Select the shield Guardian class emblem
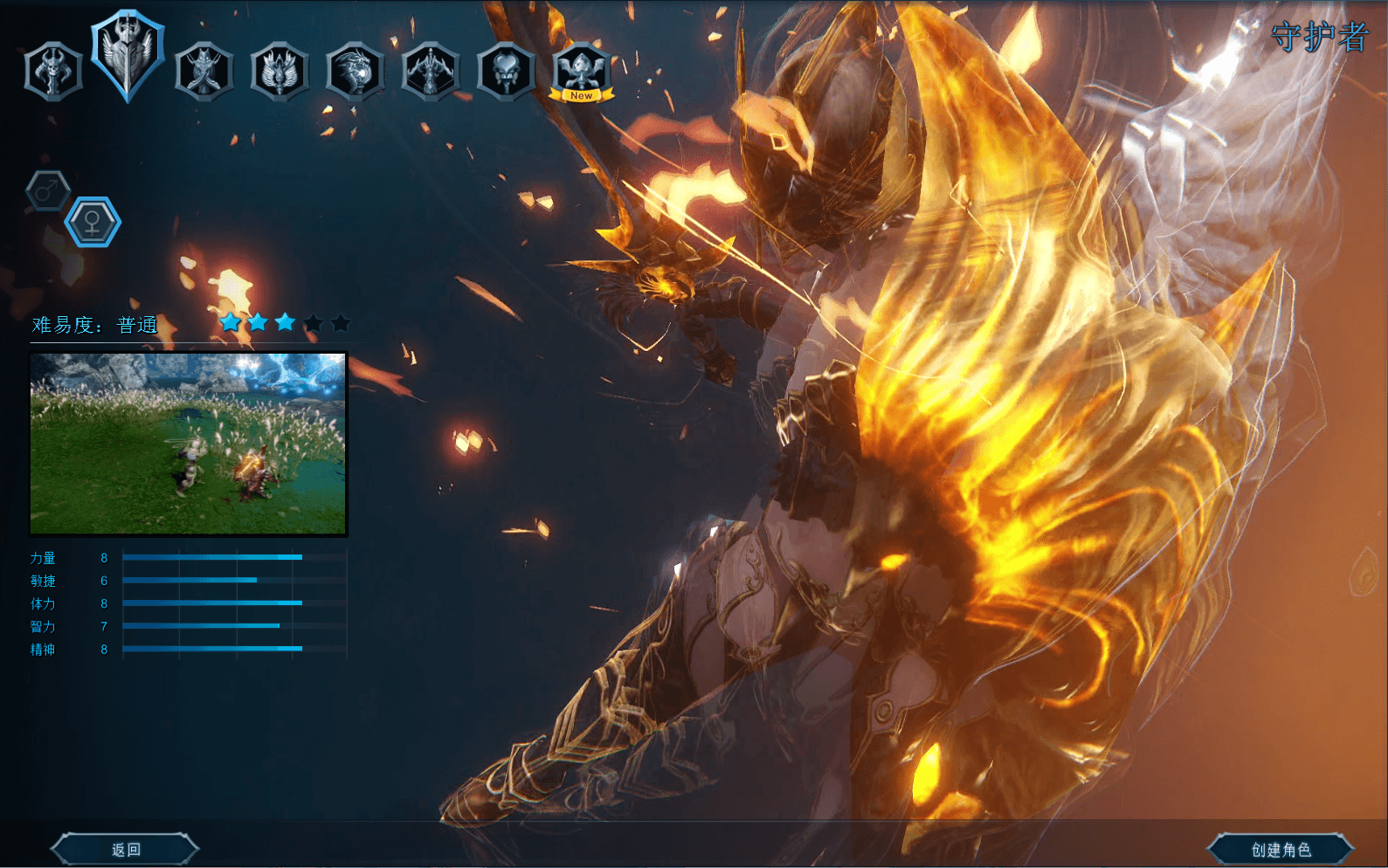This screenshot has width=1388, height=868. click(128, 59)
